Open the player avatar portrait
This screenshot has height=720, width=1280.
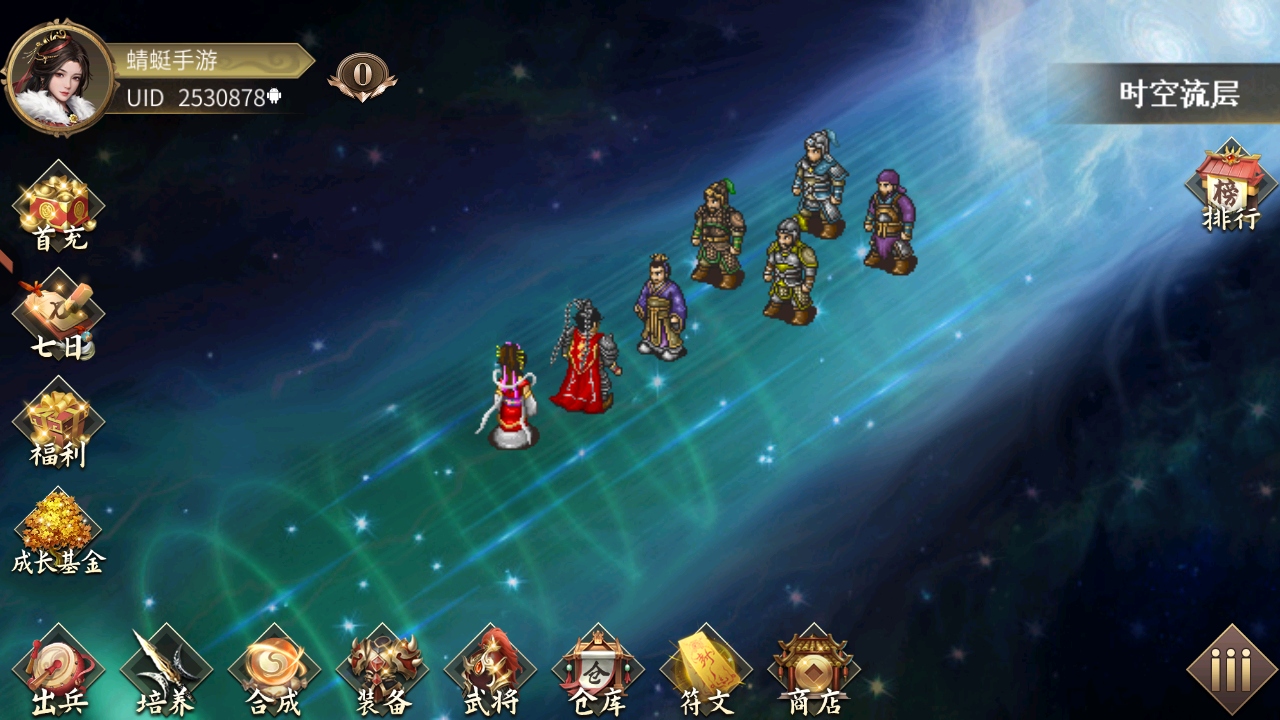tap(58, 78)
